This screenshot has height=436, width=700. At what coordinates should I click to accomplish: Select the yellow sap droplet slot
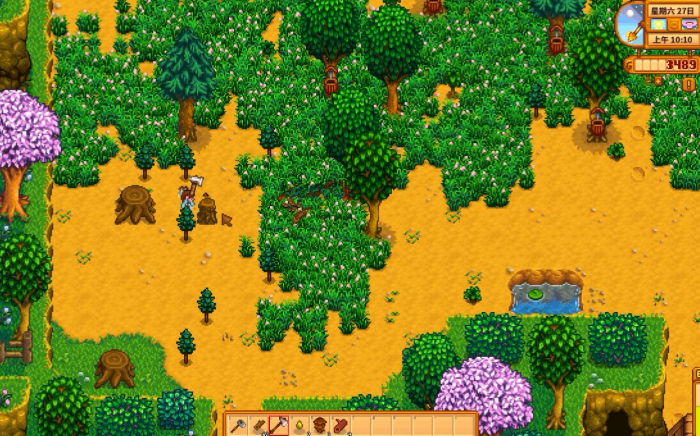[x=299, y=426]
